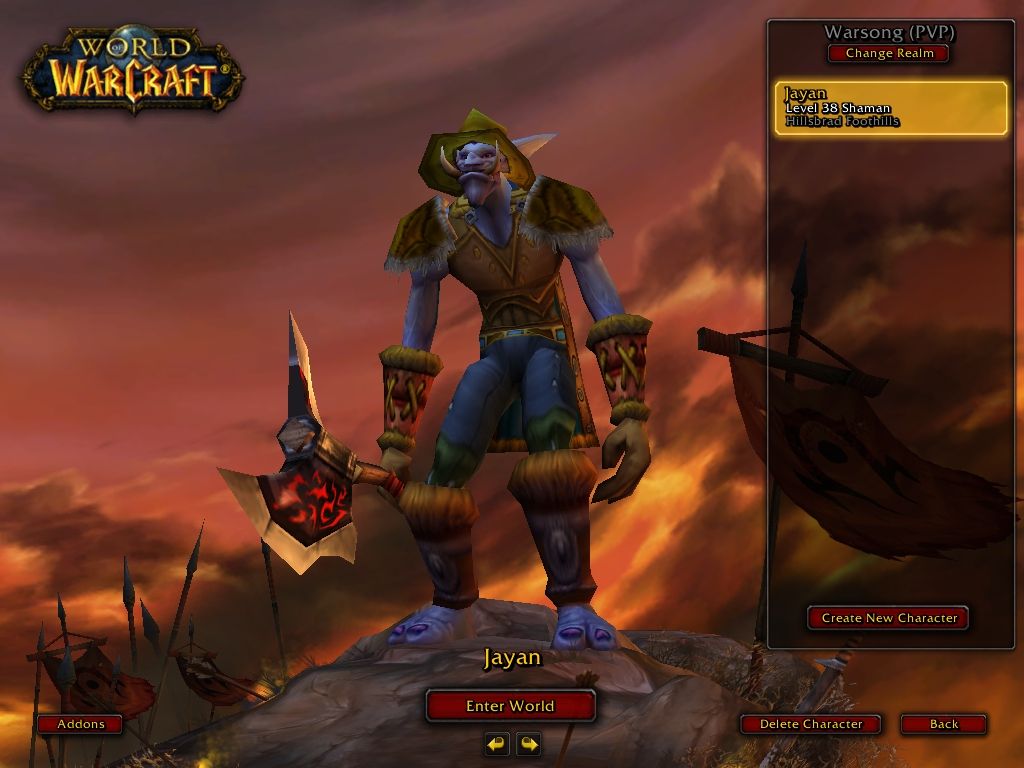The image size is (1024, 768).
Task: Delete the selected character
Action: coord(811,724)
